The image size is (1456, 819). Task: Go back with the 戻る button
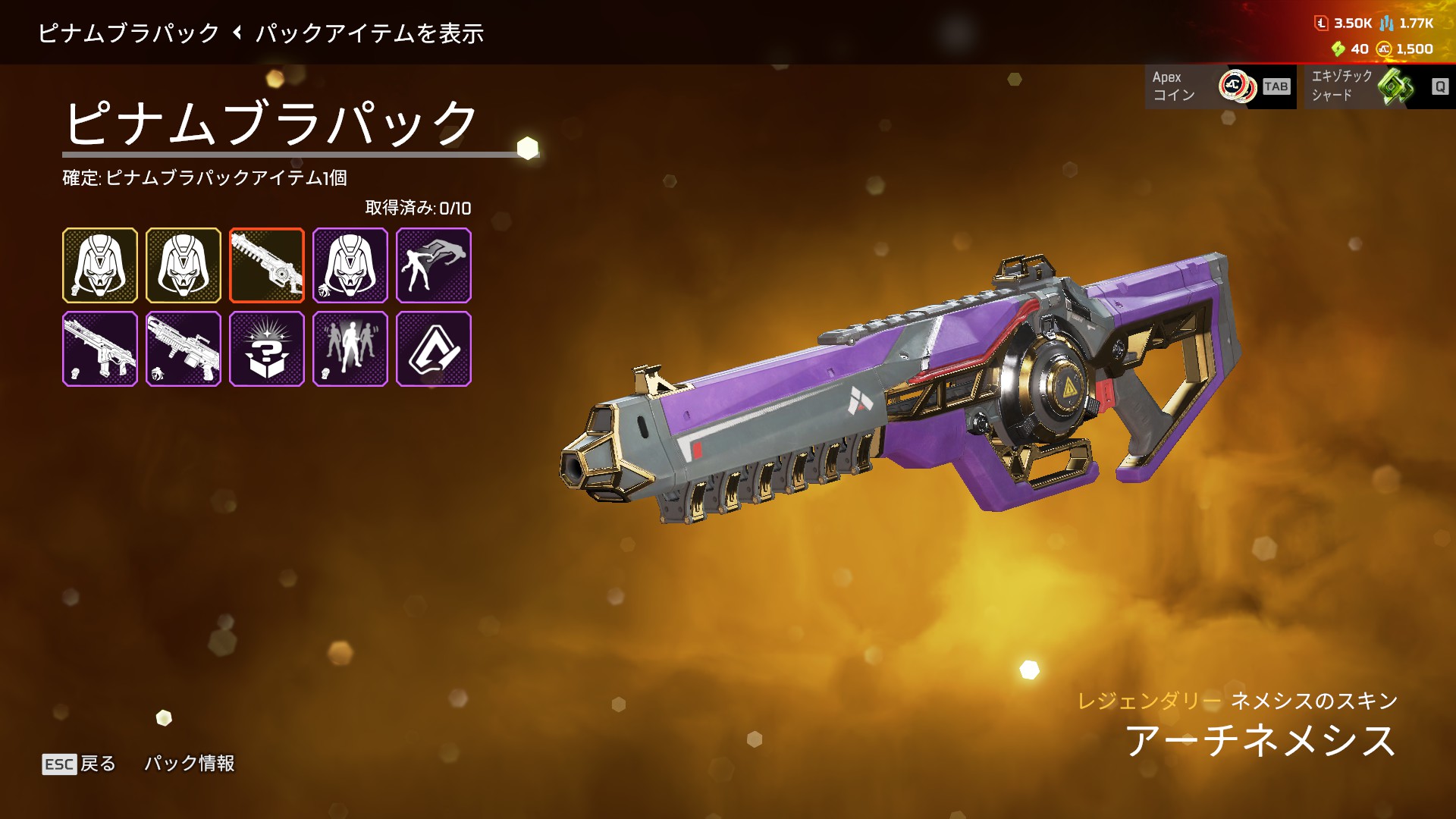pos(80,764)
